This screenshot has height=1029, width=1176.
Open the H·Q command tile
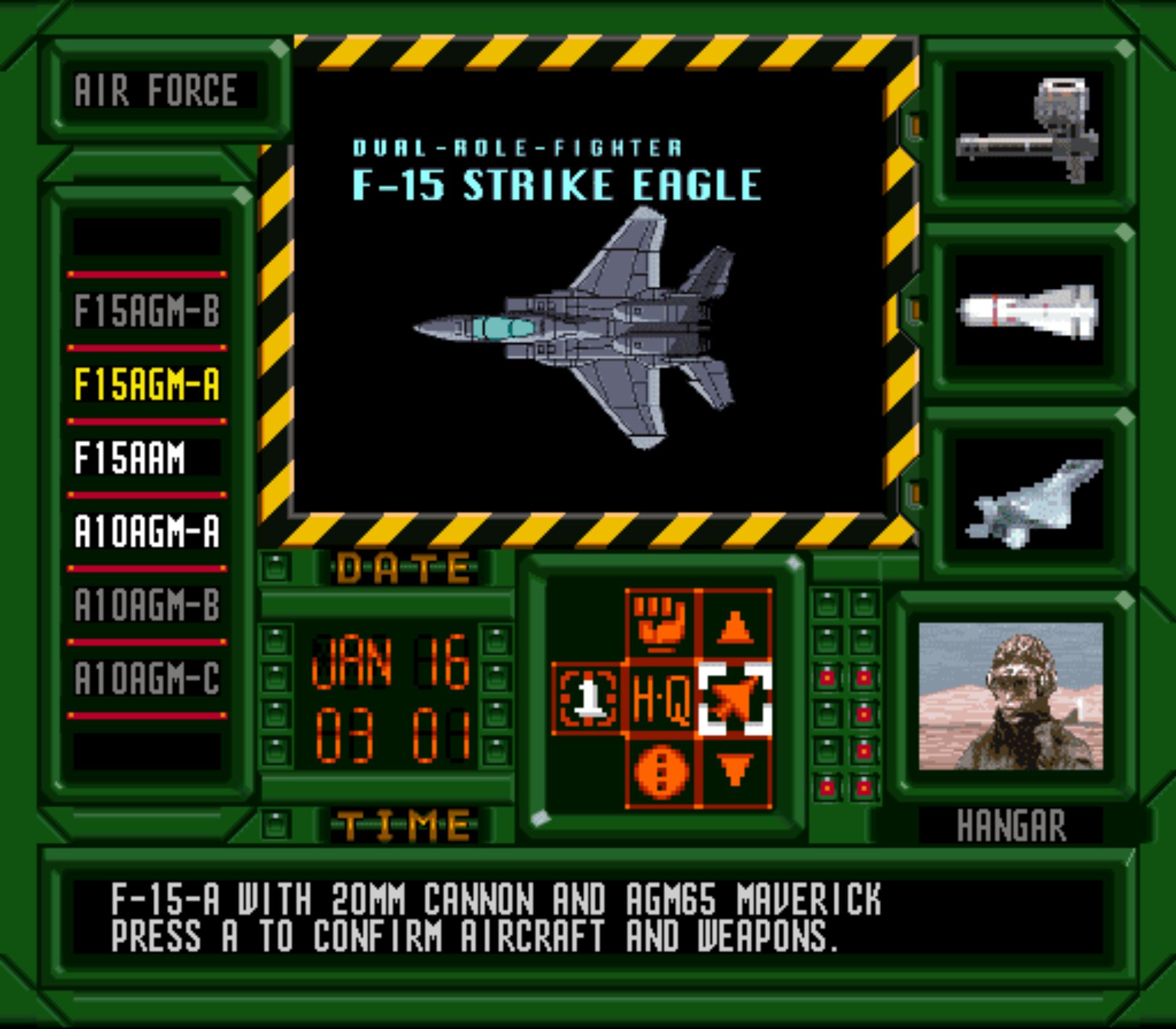661,698
